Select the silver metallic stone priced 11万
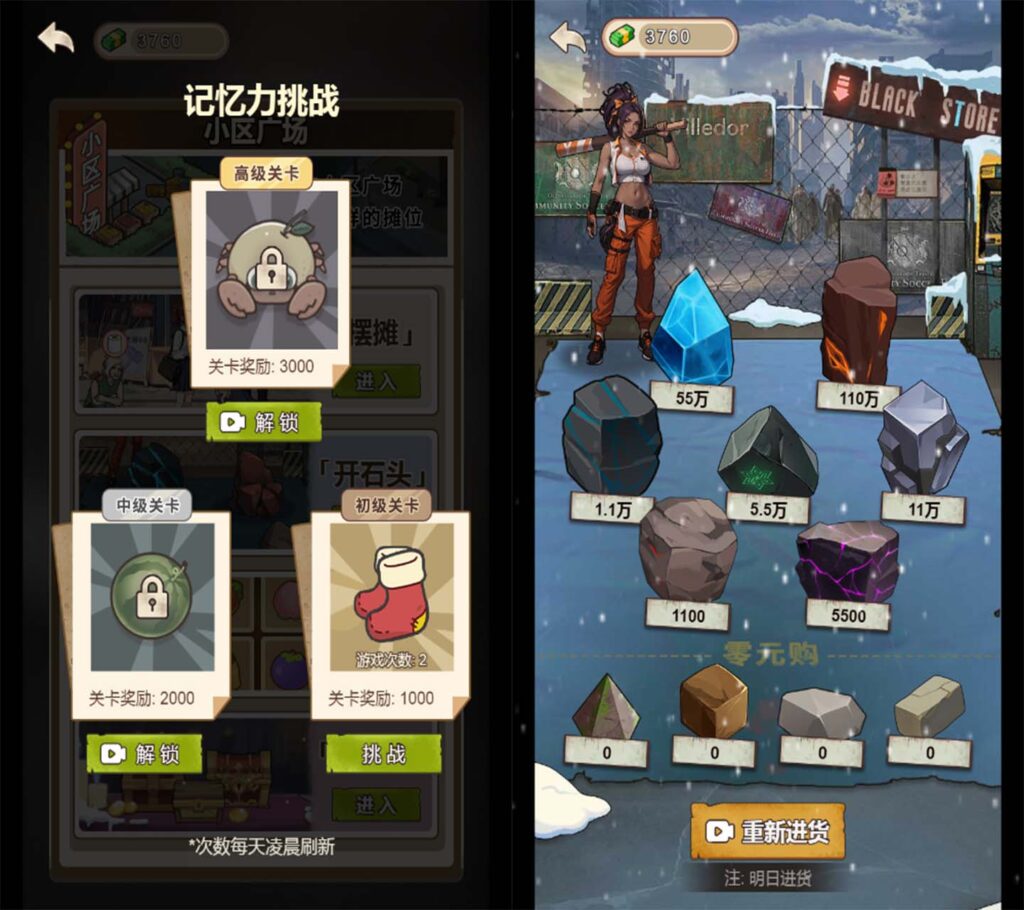Viewport: 1024px width, 910px height. 922,436
